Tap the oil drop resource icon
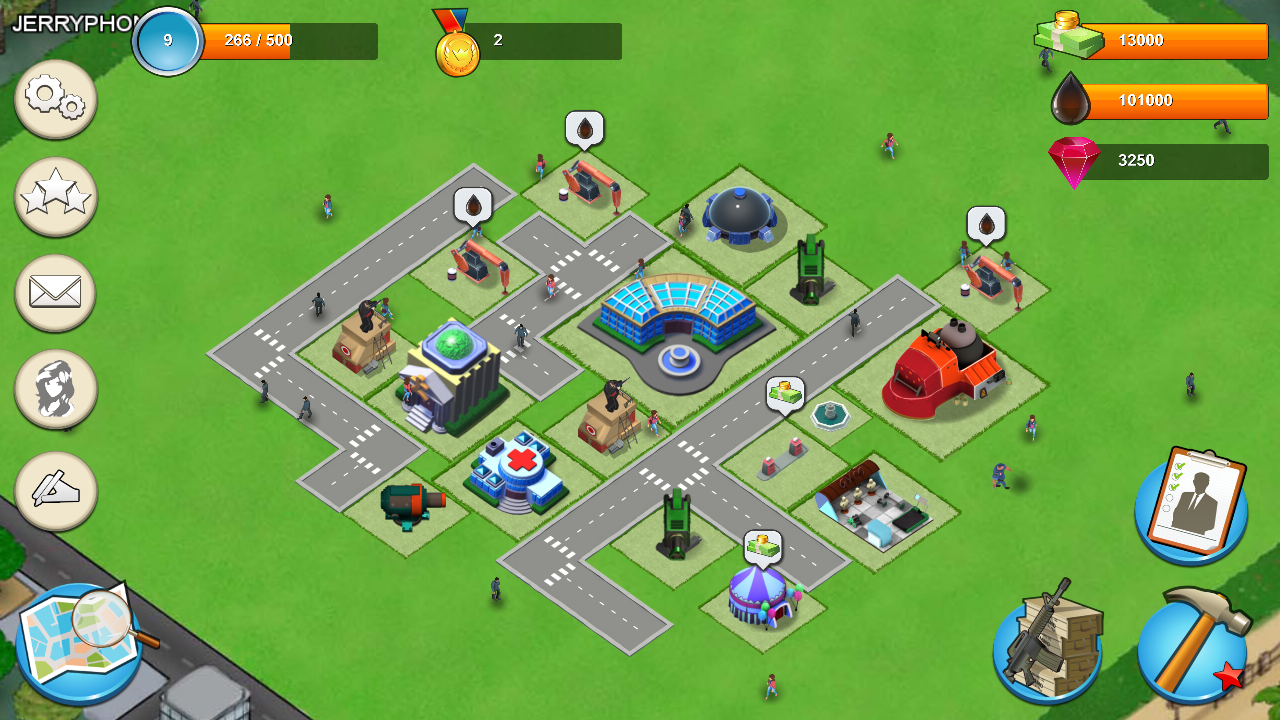The image size is (1280, 720). tap(1070, 100)
